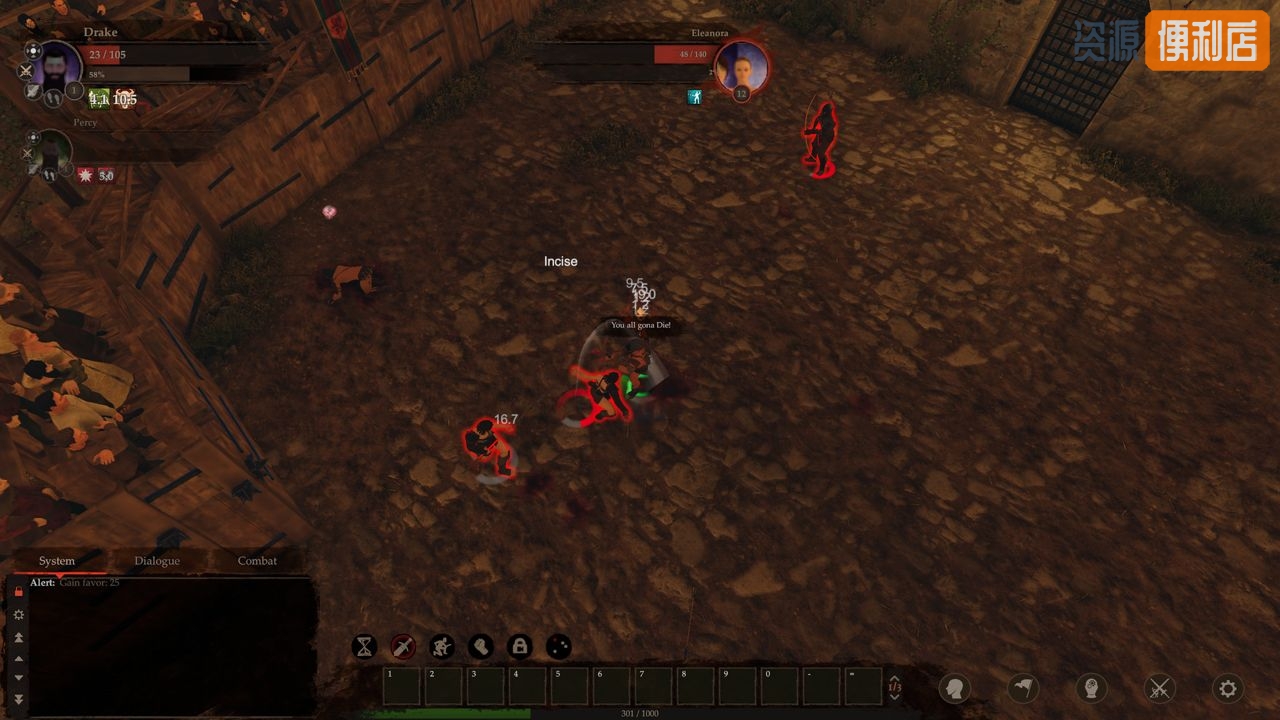Switch to the Combat log tab
This screenshot has height=720, width=1280.
coord(257,561)
